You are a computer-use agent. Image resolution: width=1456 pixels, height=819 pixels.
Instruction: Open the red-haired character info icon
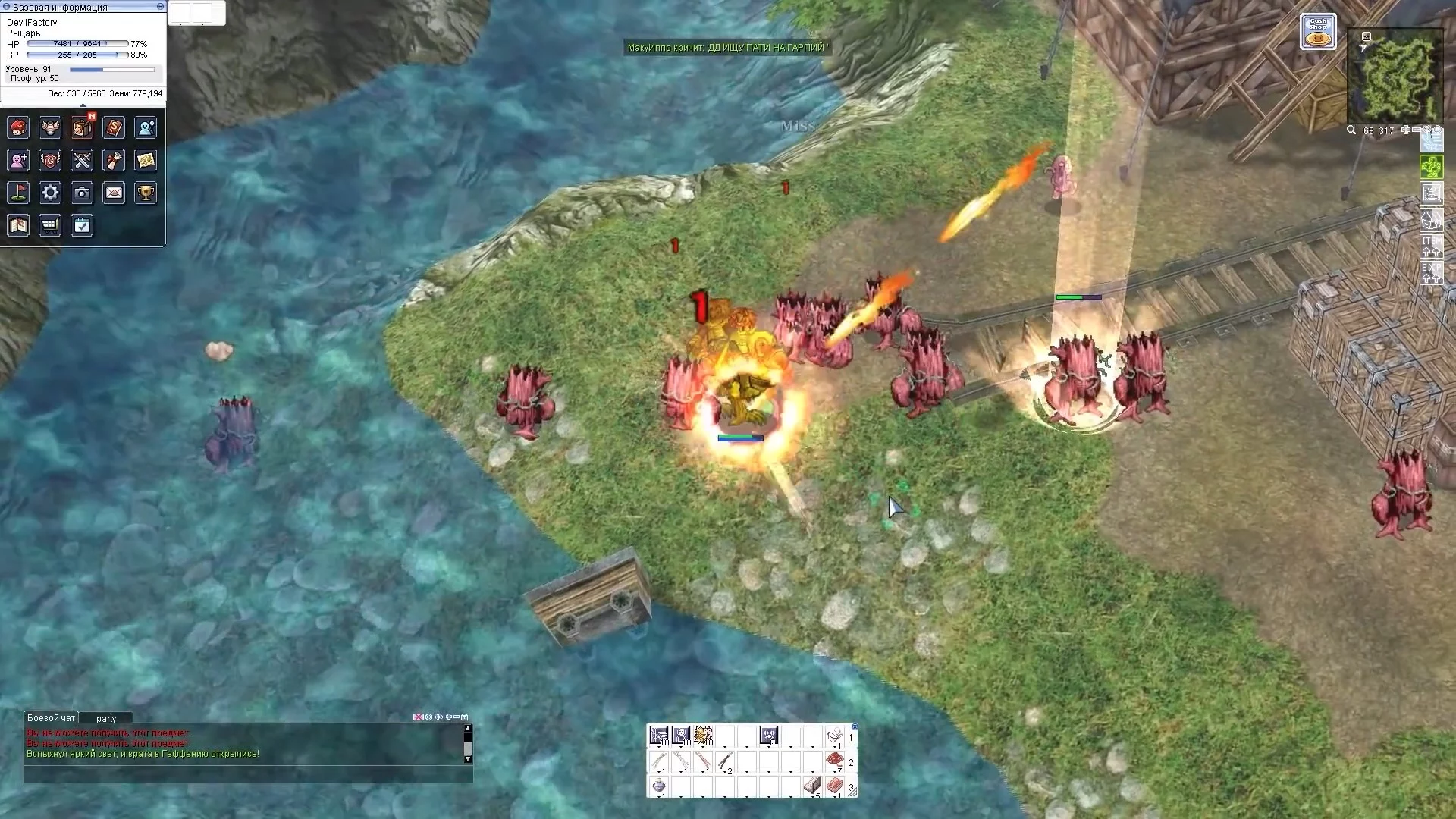[x=18, y=127]
